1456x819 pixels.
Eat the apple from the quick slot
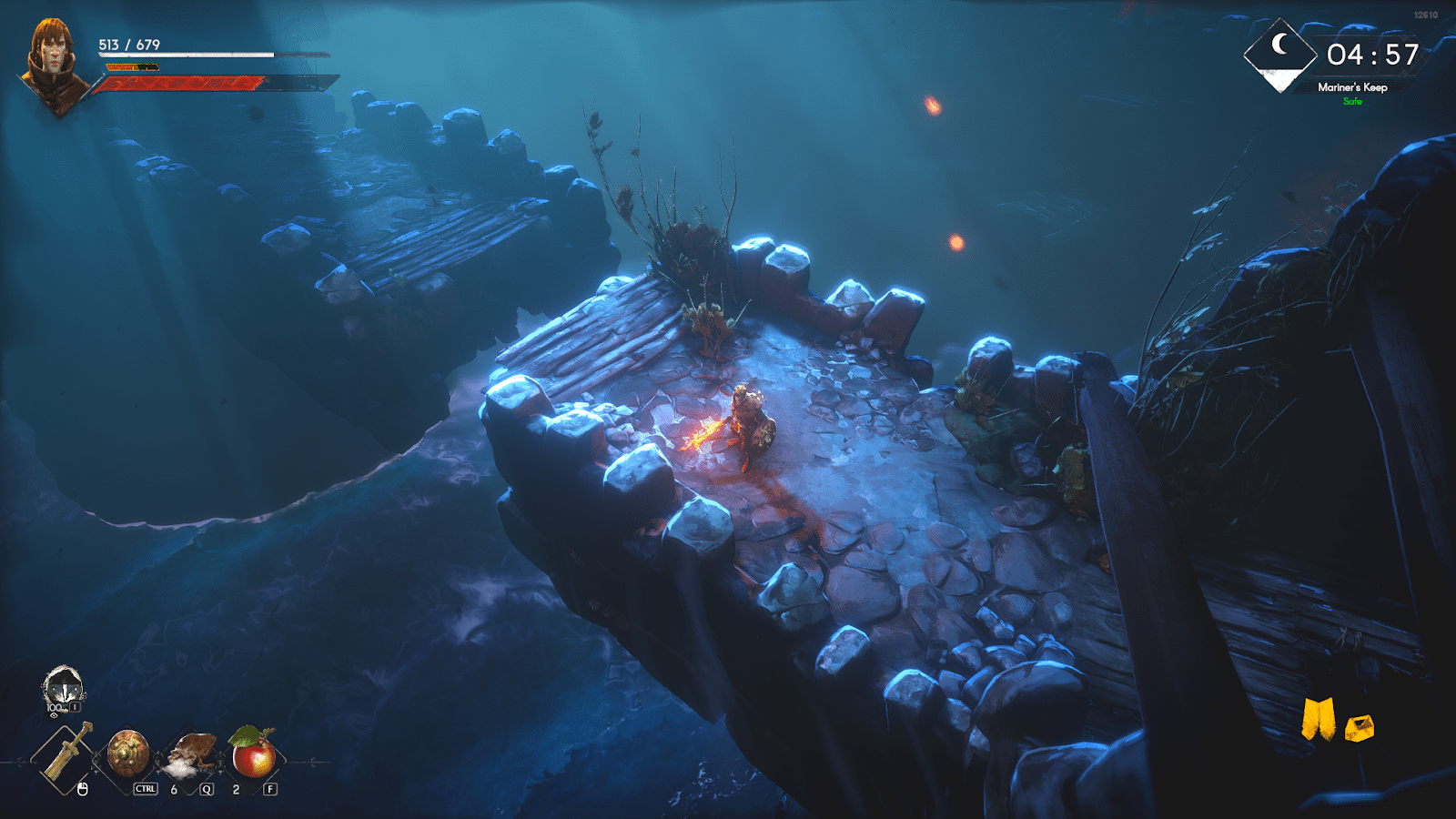[251, 752]
